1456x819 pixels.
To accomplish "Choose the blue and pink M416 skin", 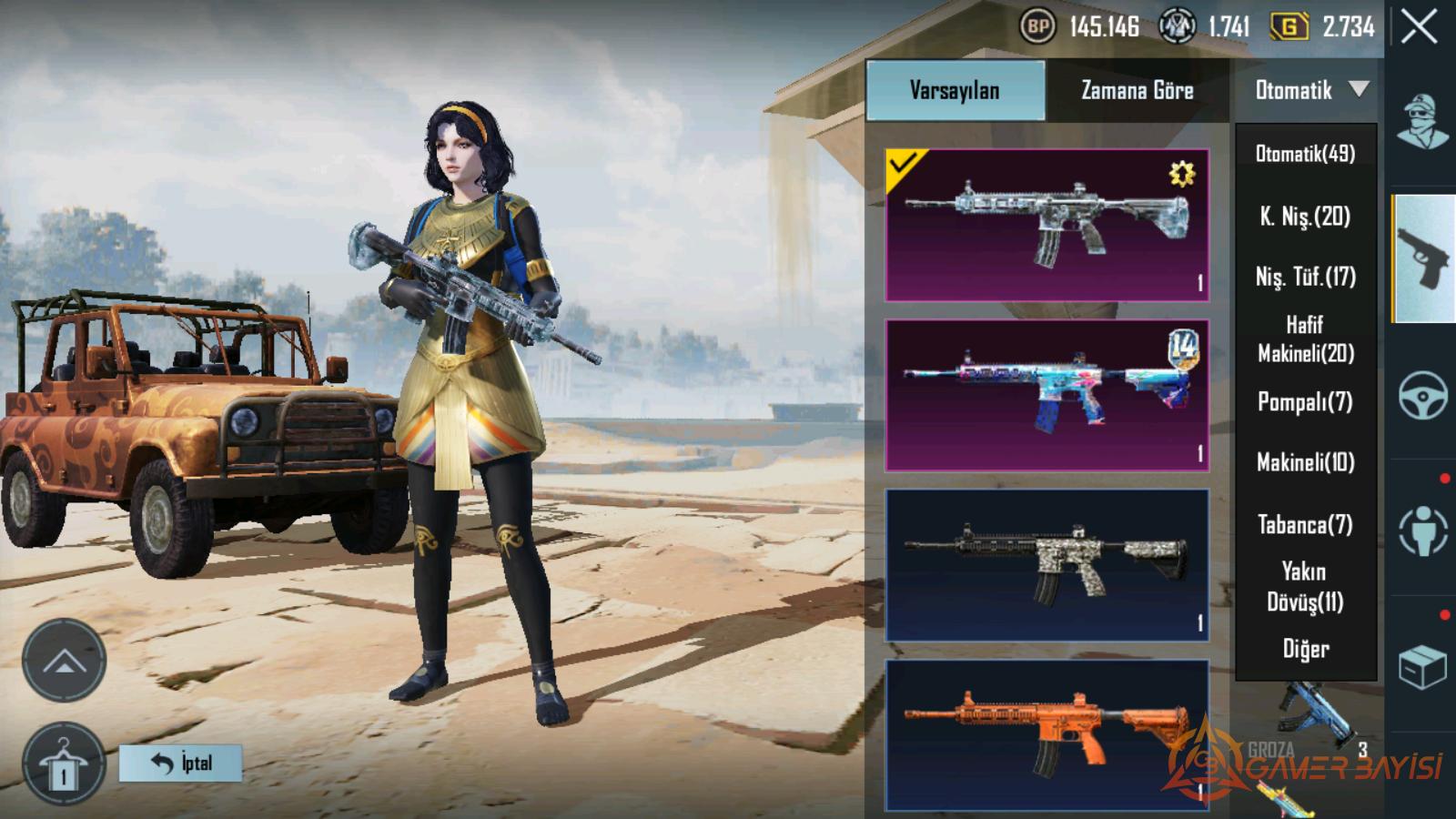I will [x=1046, y=395].
